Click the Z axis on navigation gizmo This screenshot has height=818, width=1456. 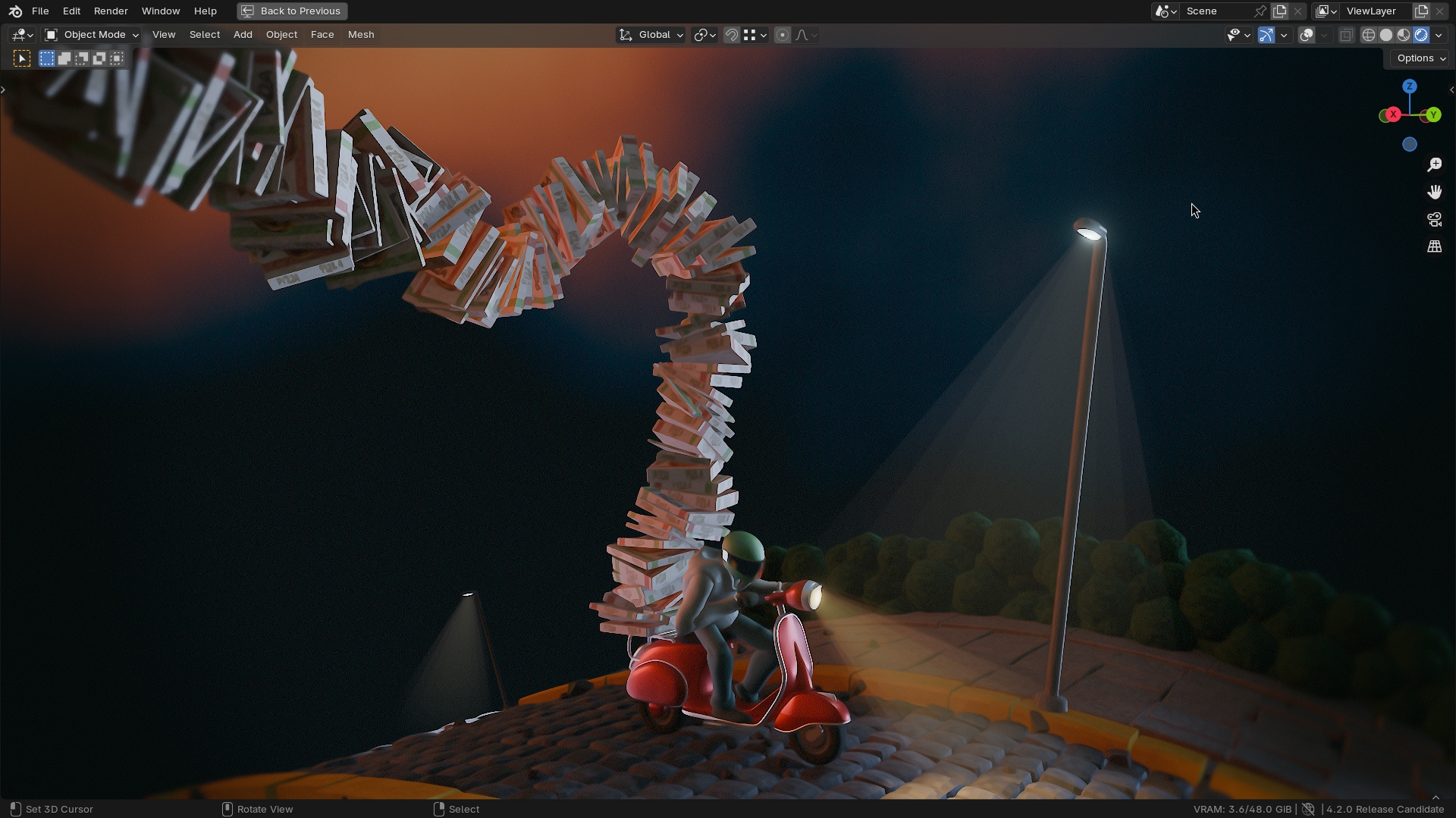point(1409,86)
